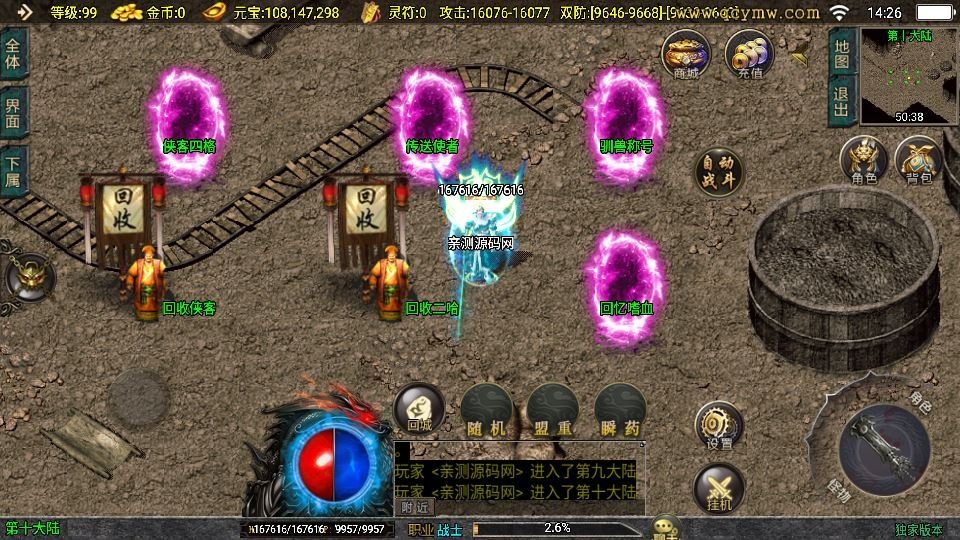The image size is (960, 540).
Task: Use the 随机 random teleport button
Action: click(x=486, y=410)
